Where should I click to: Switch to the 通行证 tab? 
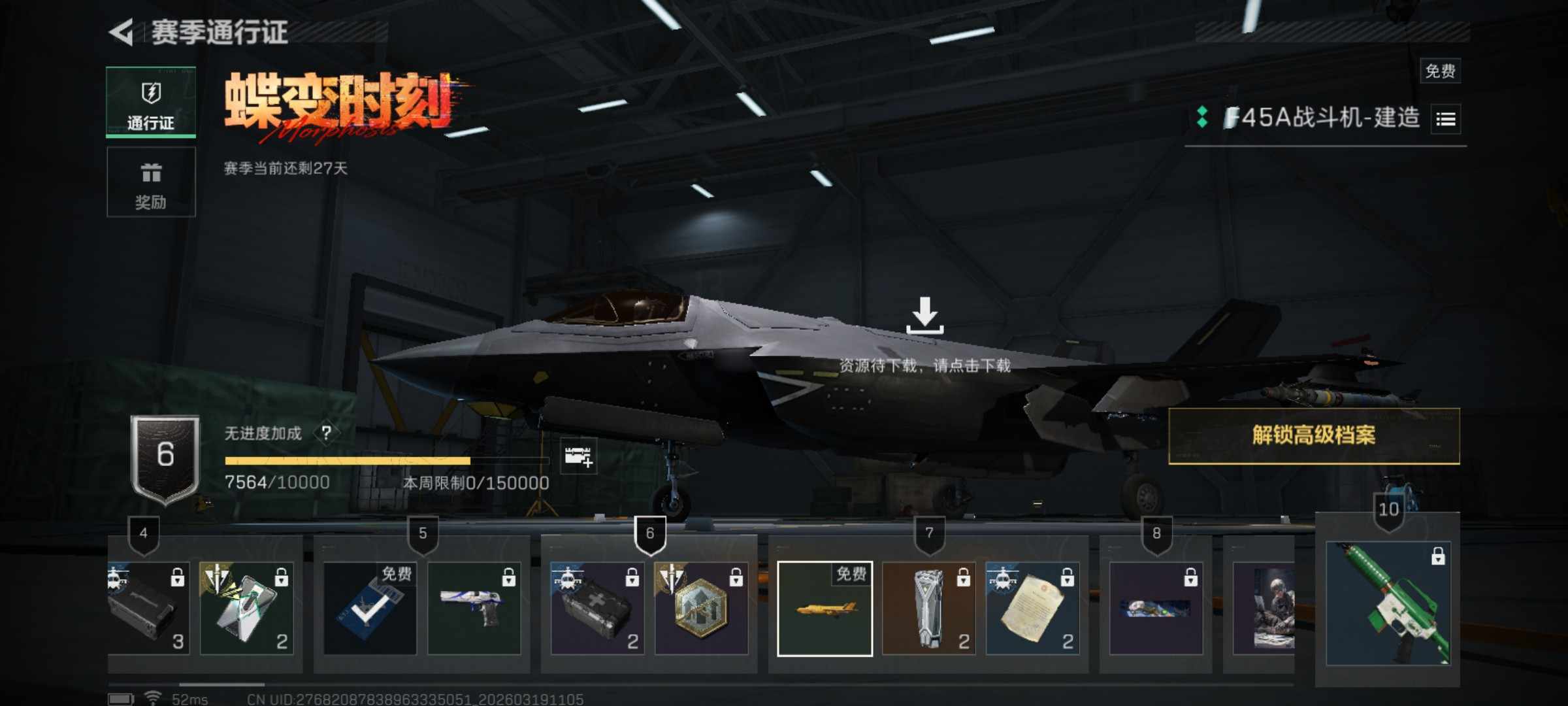tap(151, 103)
